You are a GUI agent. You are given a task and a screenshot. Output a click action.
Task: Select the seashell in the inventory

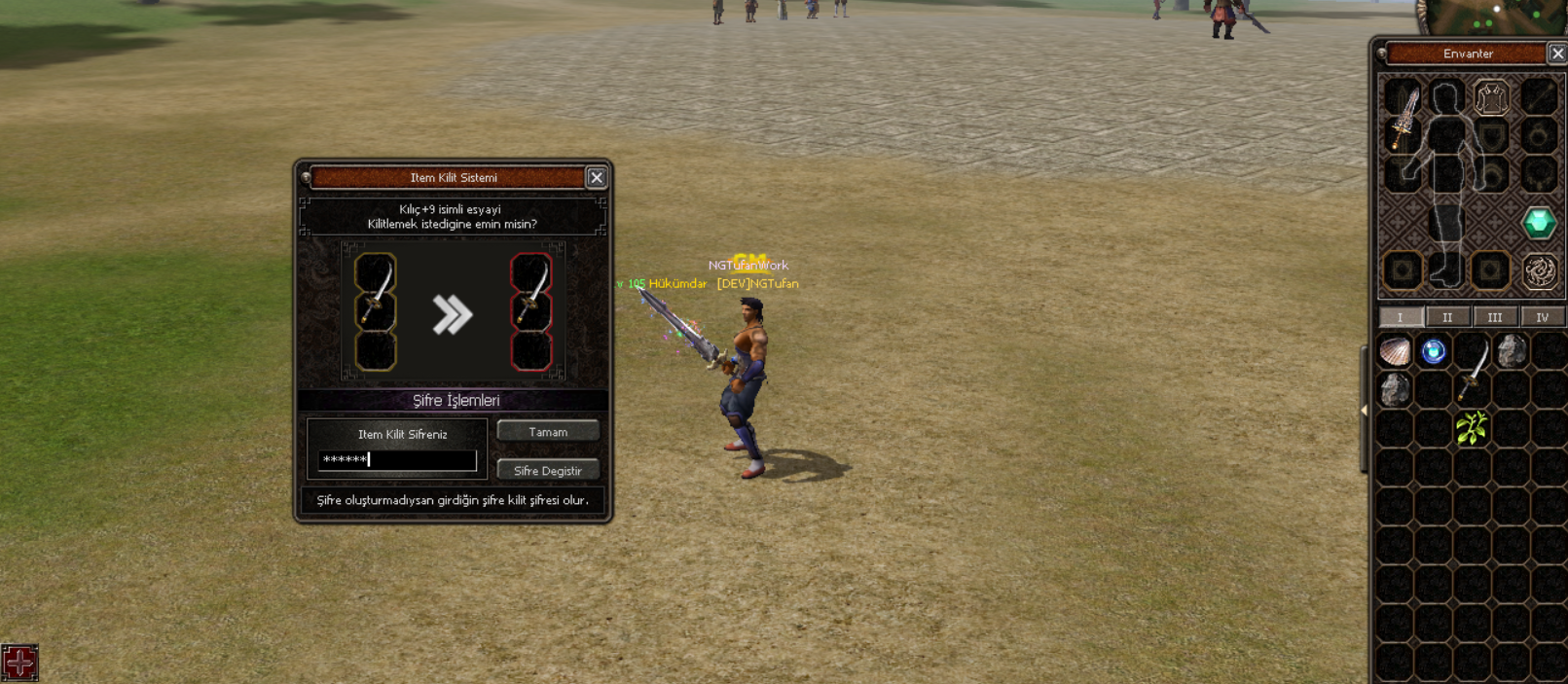click(x=1395, y=351)
